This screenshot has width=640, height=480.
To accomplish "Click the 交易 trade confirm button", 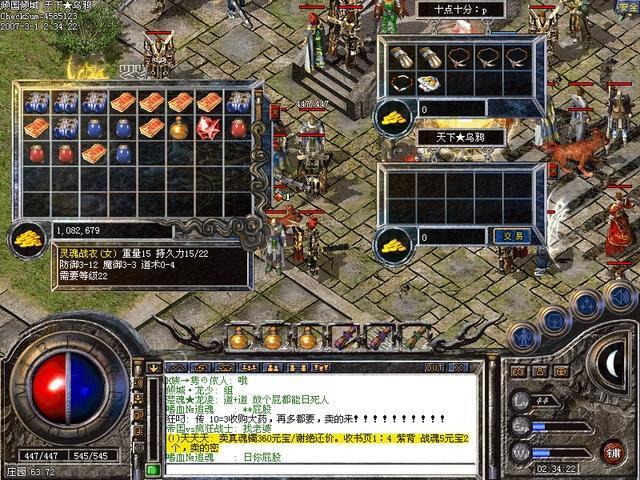I will coord(507,236).
